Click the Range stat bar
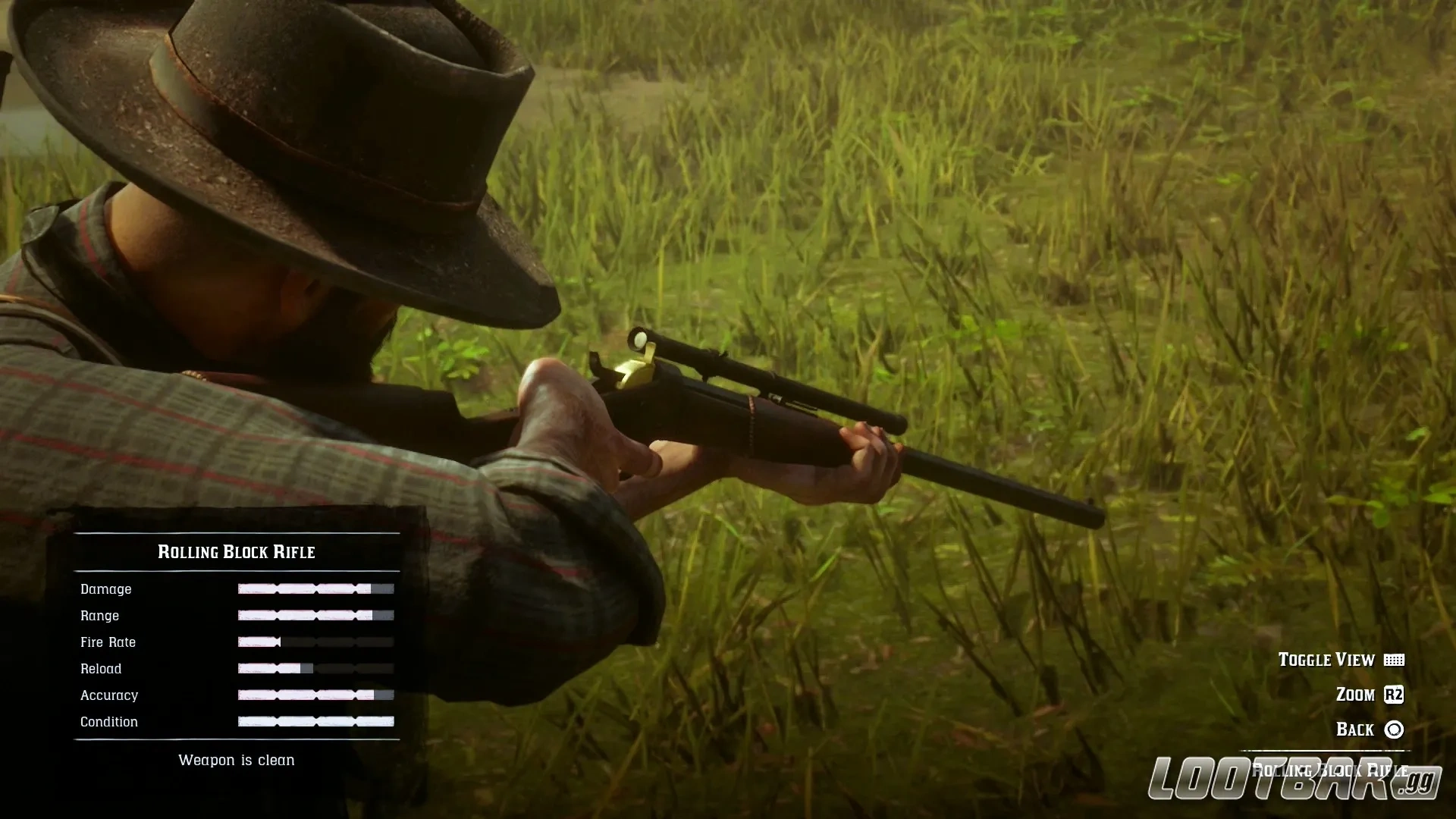 [x=315, y=615]
